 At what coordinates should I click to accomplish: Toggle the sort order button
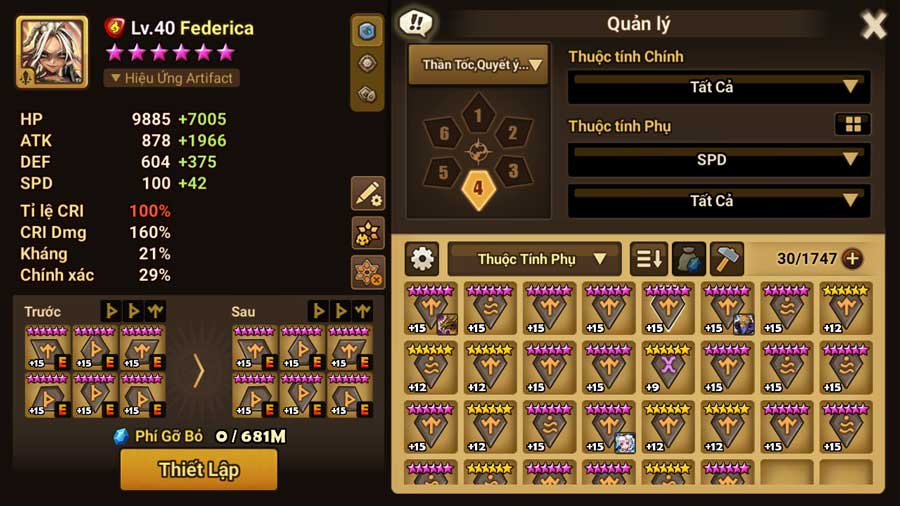coord(648,259)
